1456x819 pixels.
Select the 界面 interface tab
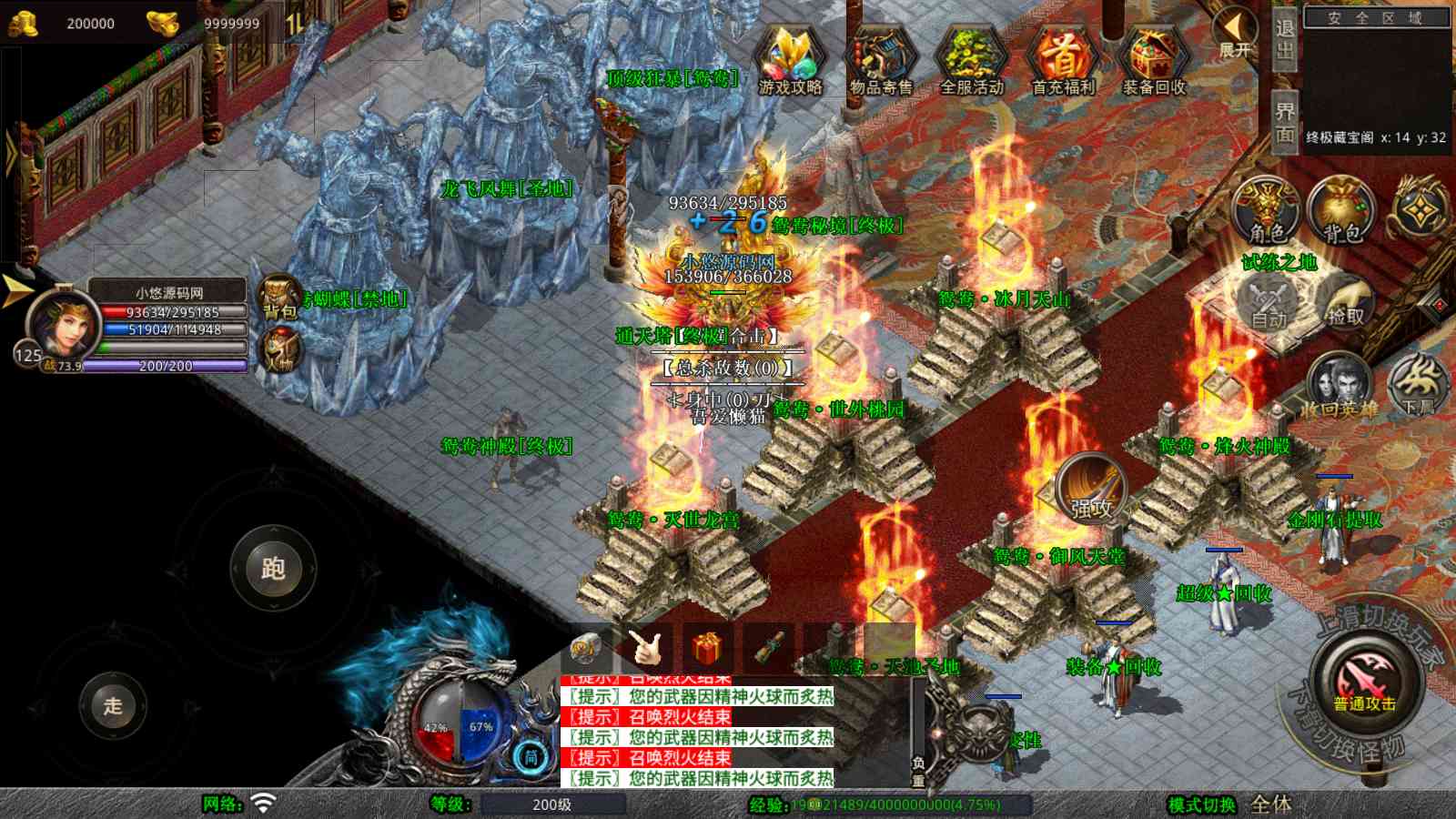1284,123
